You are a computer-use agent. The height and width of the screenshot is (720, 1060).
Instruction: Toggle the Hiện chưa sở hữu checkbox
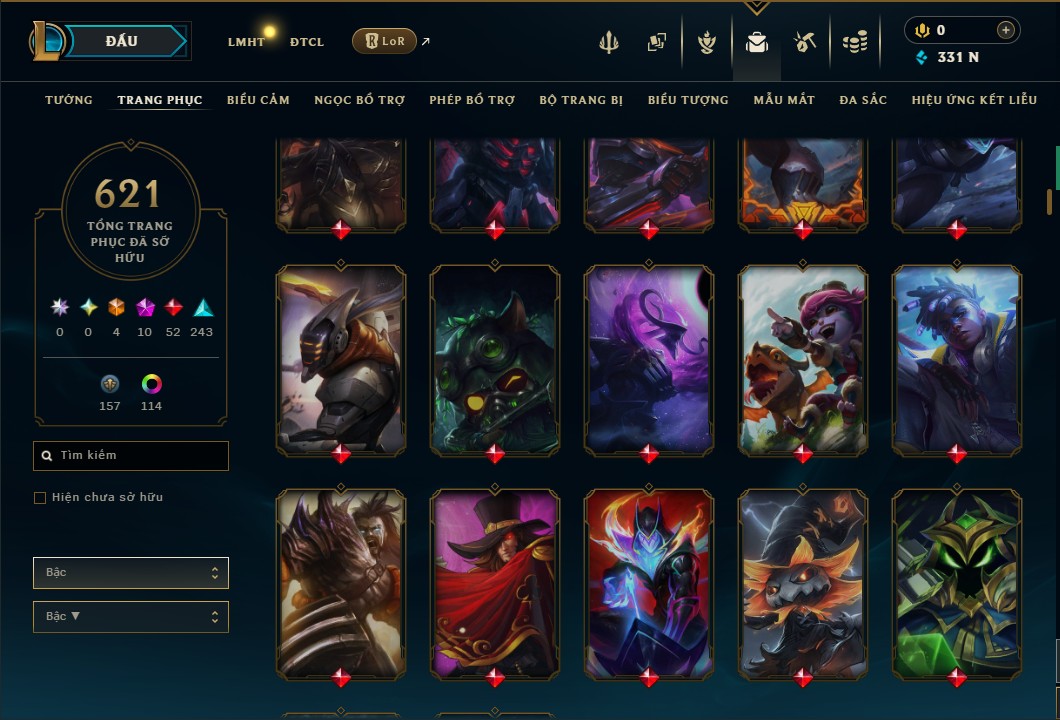[x=40, y=498]
